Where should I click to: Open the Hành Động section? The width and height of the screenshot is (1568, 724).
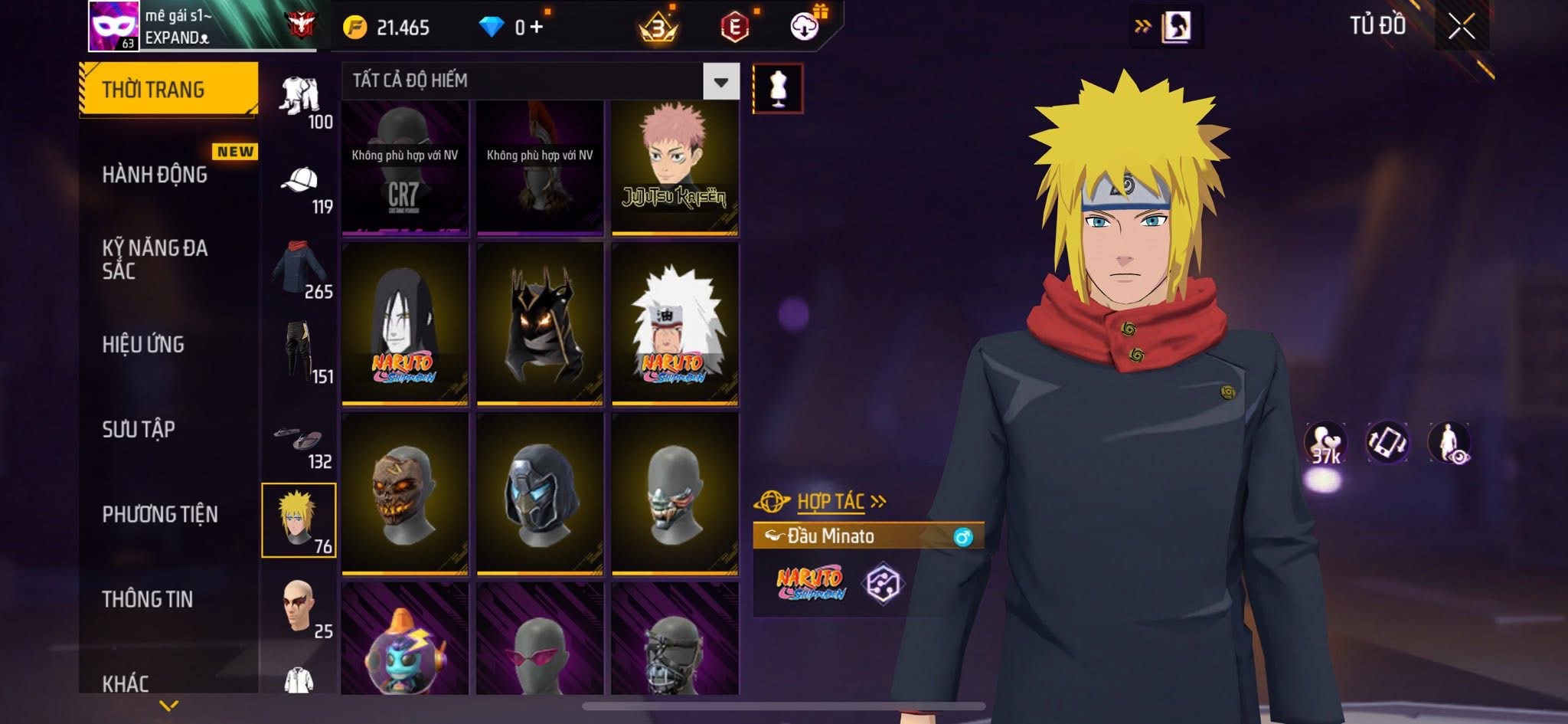coord(155,175)
